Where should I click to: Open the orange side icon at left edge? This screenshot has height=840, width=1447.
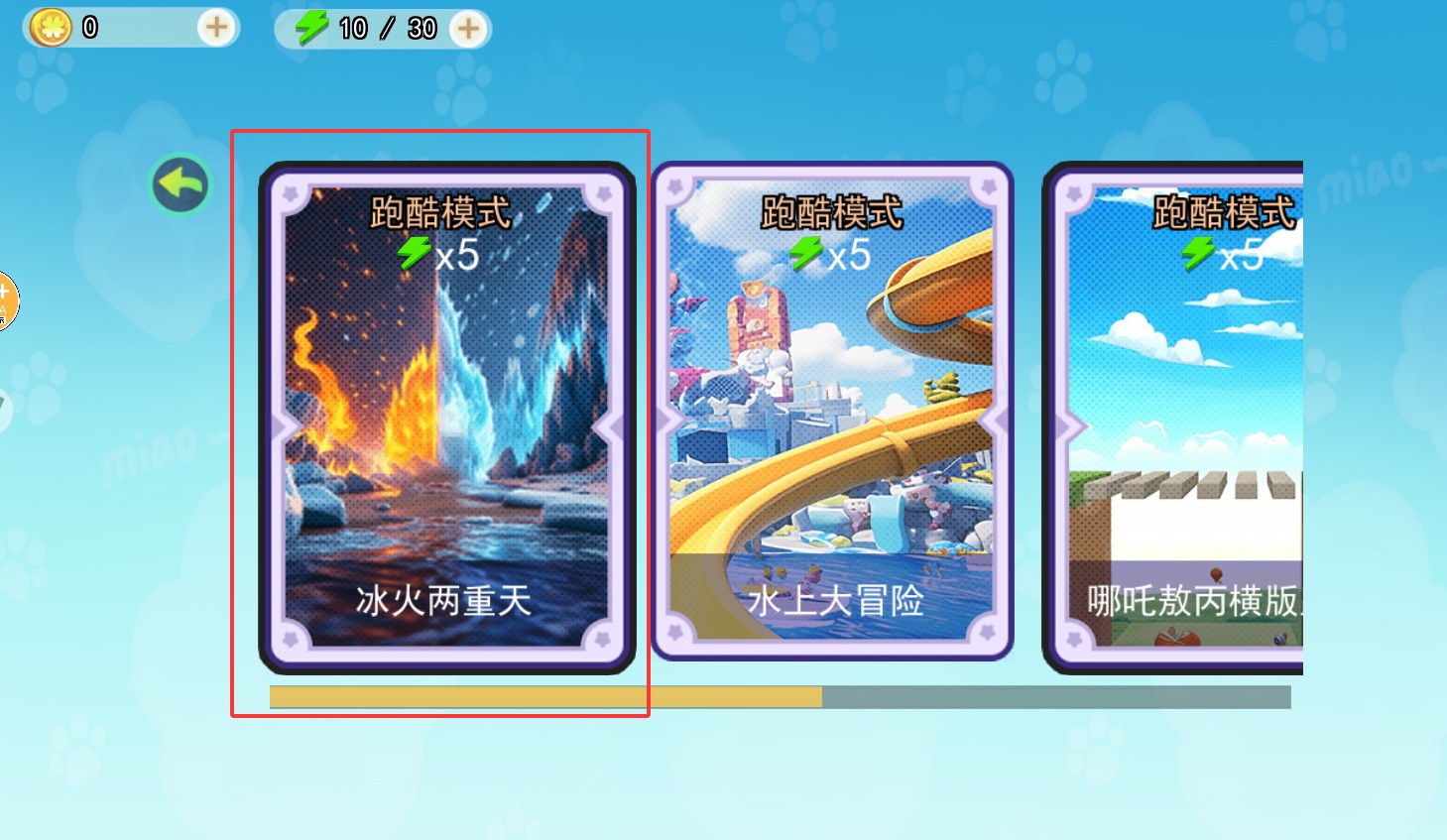(x=6, y=300)
